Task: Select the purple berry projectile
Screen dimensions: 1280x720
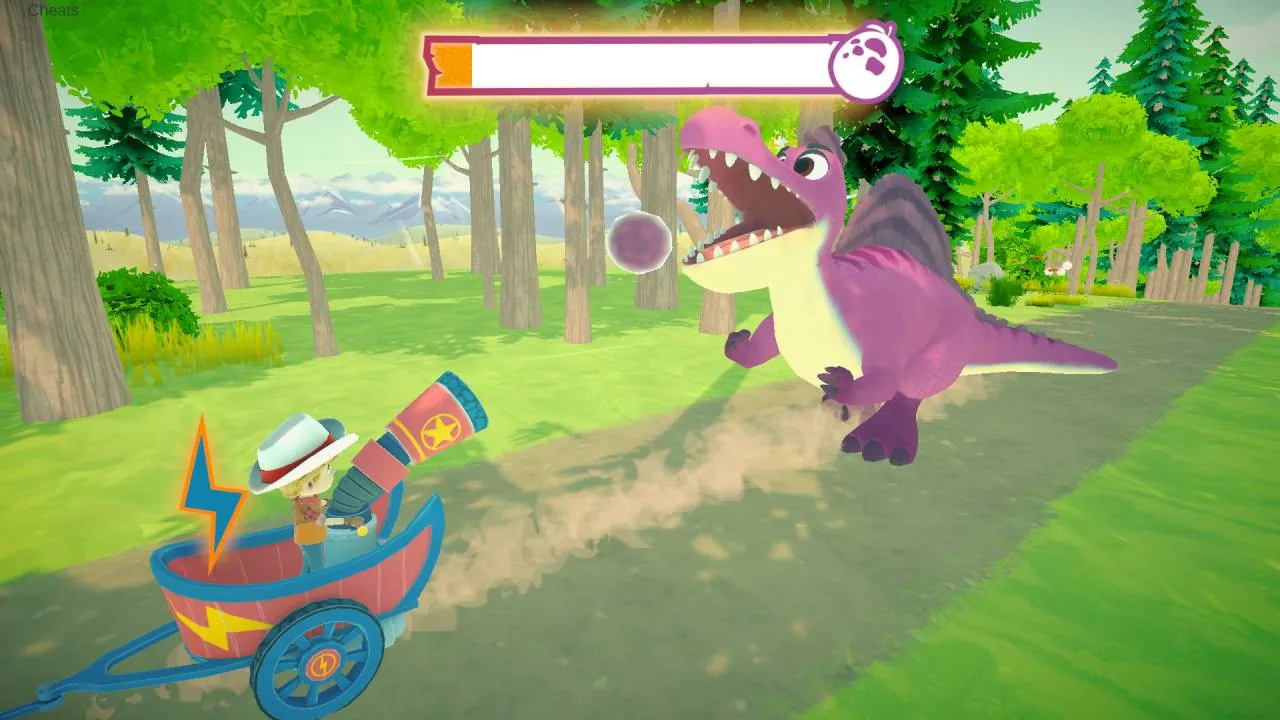Action: click(x=637, y=243)
